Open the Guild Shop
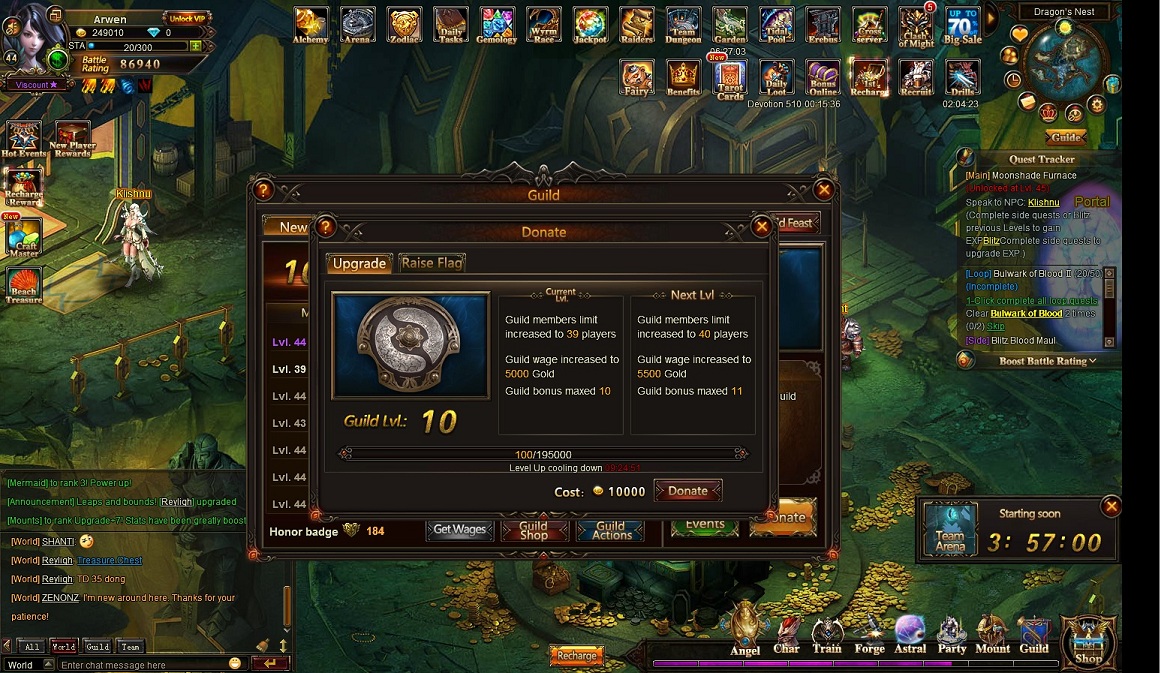This screenshot has width=1161, height=673. (534, 530)
